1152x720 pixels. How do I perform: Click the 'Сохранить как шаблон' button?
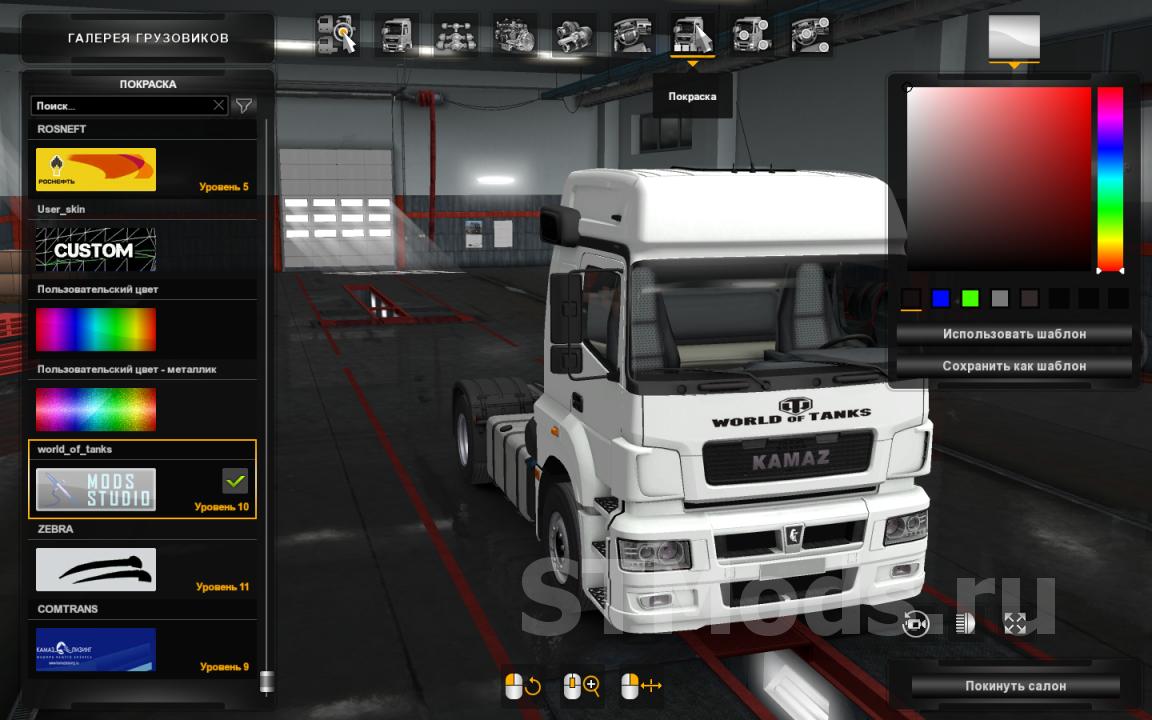pos(1014,366)
